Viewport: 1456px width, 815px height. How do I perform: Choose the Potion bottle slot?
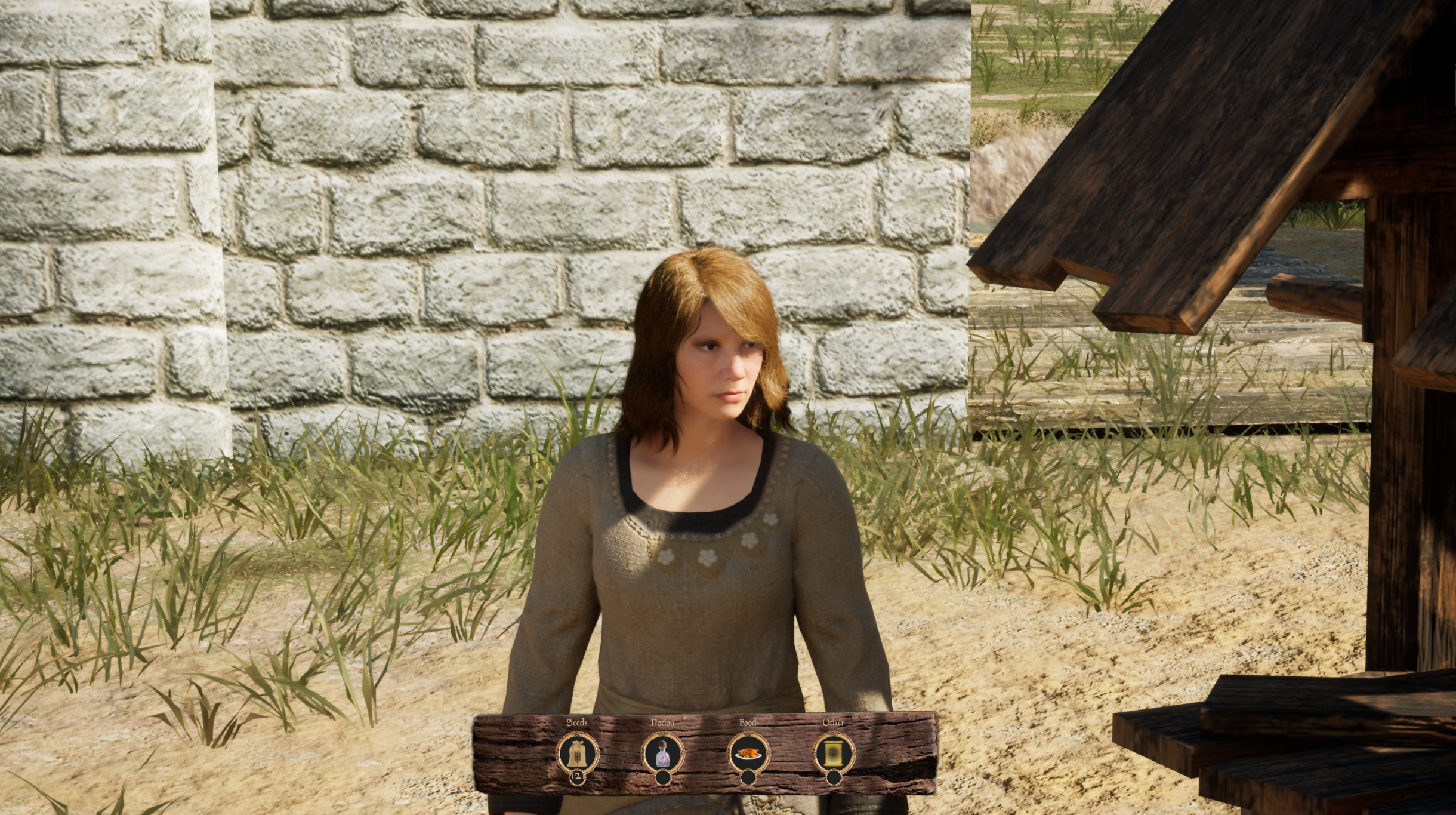[662, 754]
